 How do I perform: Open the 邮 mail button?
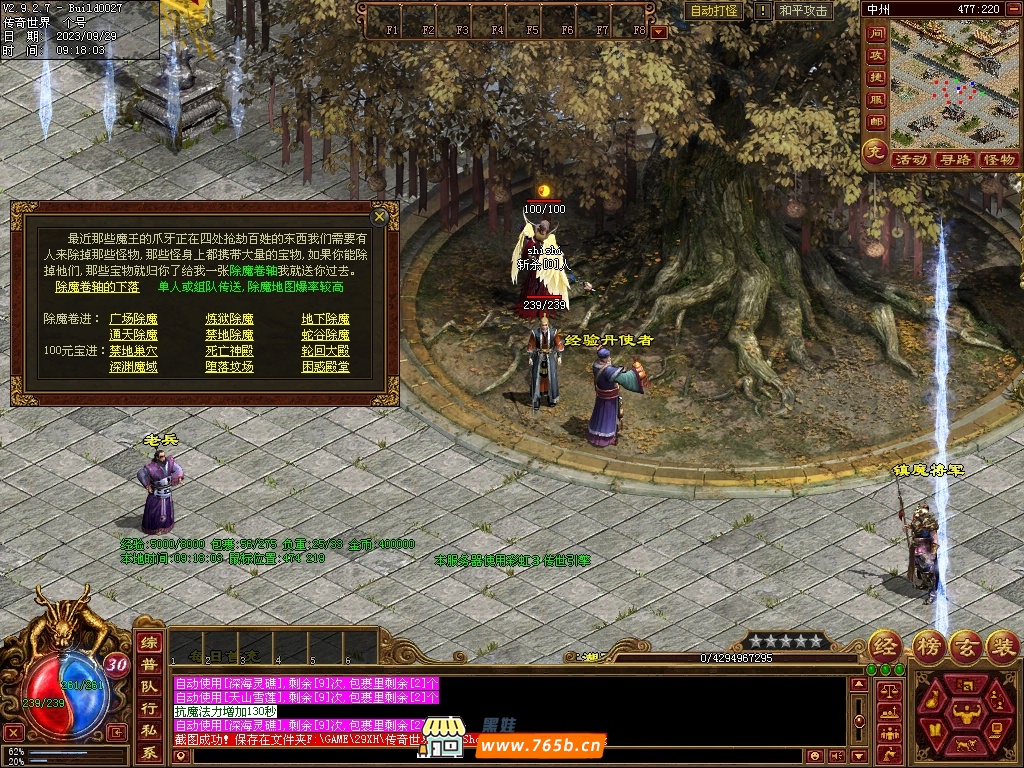(x=876, y=122)
